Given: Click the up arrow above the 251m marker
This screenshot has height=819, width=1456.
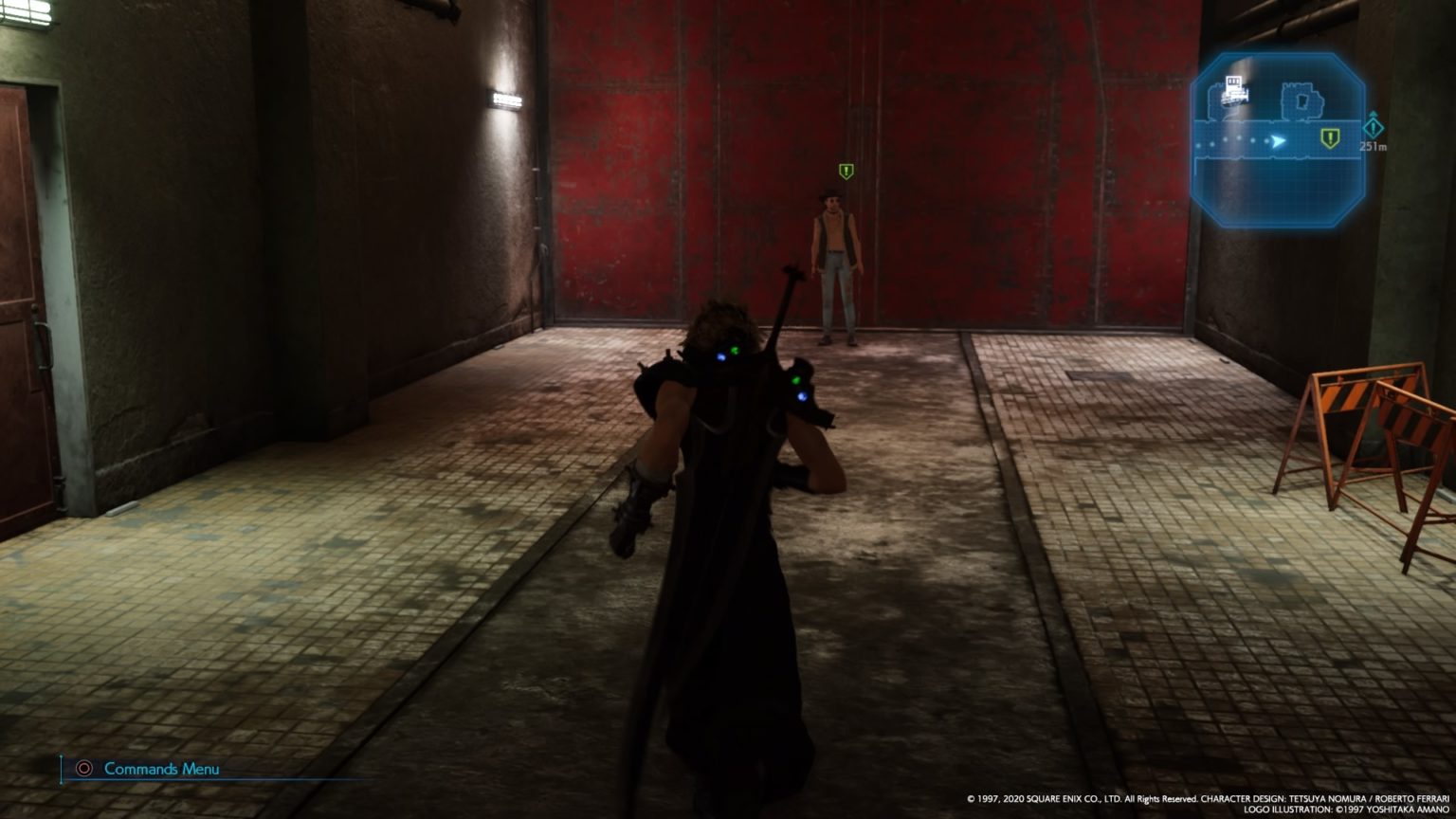Looking at the screenshot, I should (1373, 115).
